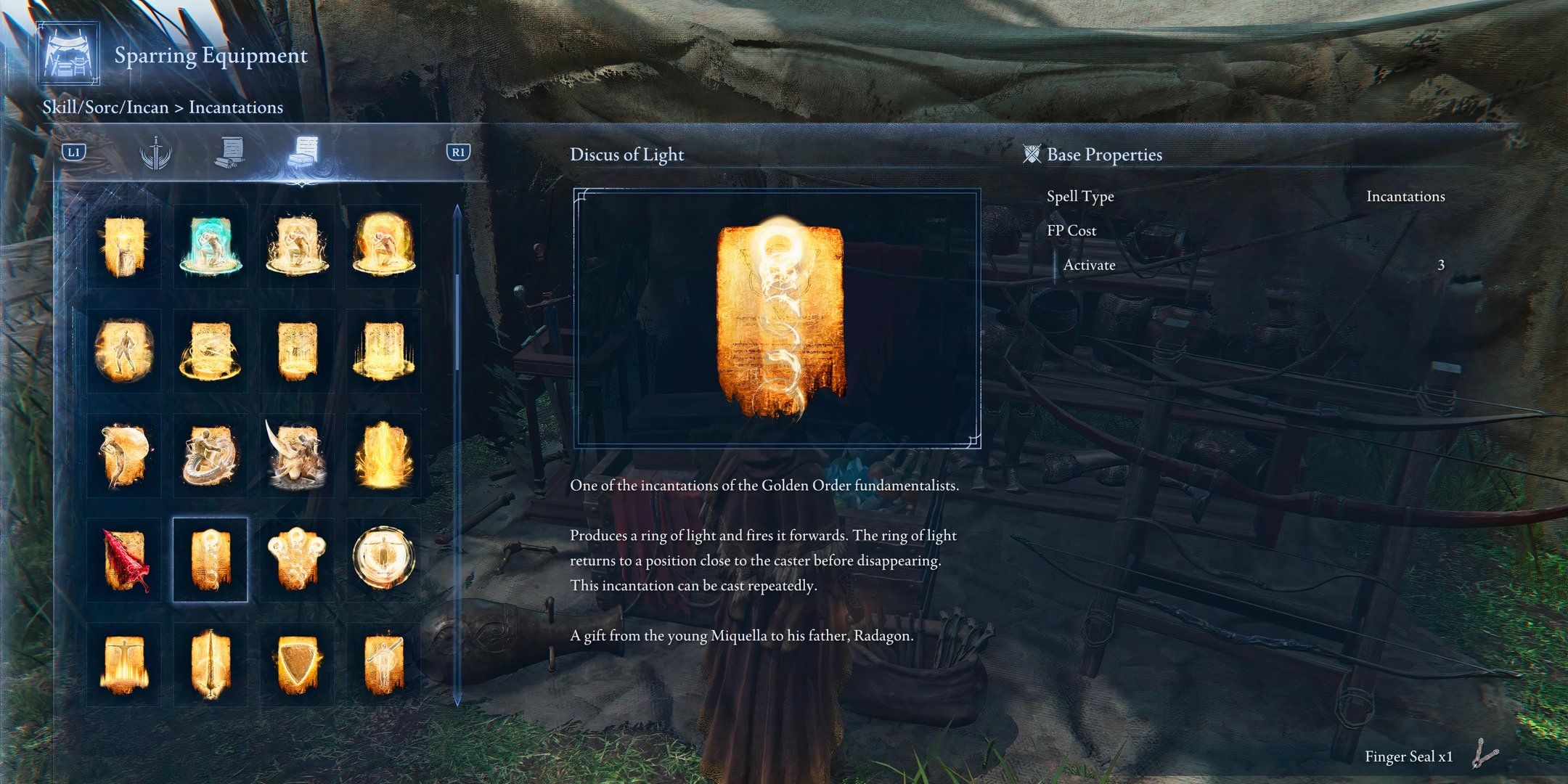Select the highlighted incantations tab
Viewport: 1568px width, 784px height.
click(302, 153)
